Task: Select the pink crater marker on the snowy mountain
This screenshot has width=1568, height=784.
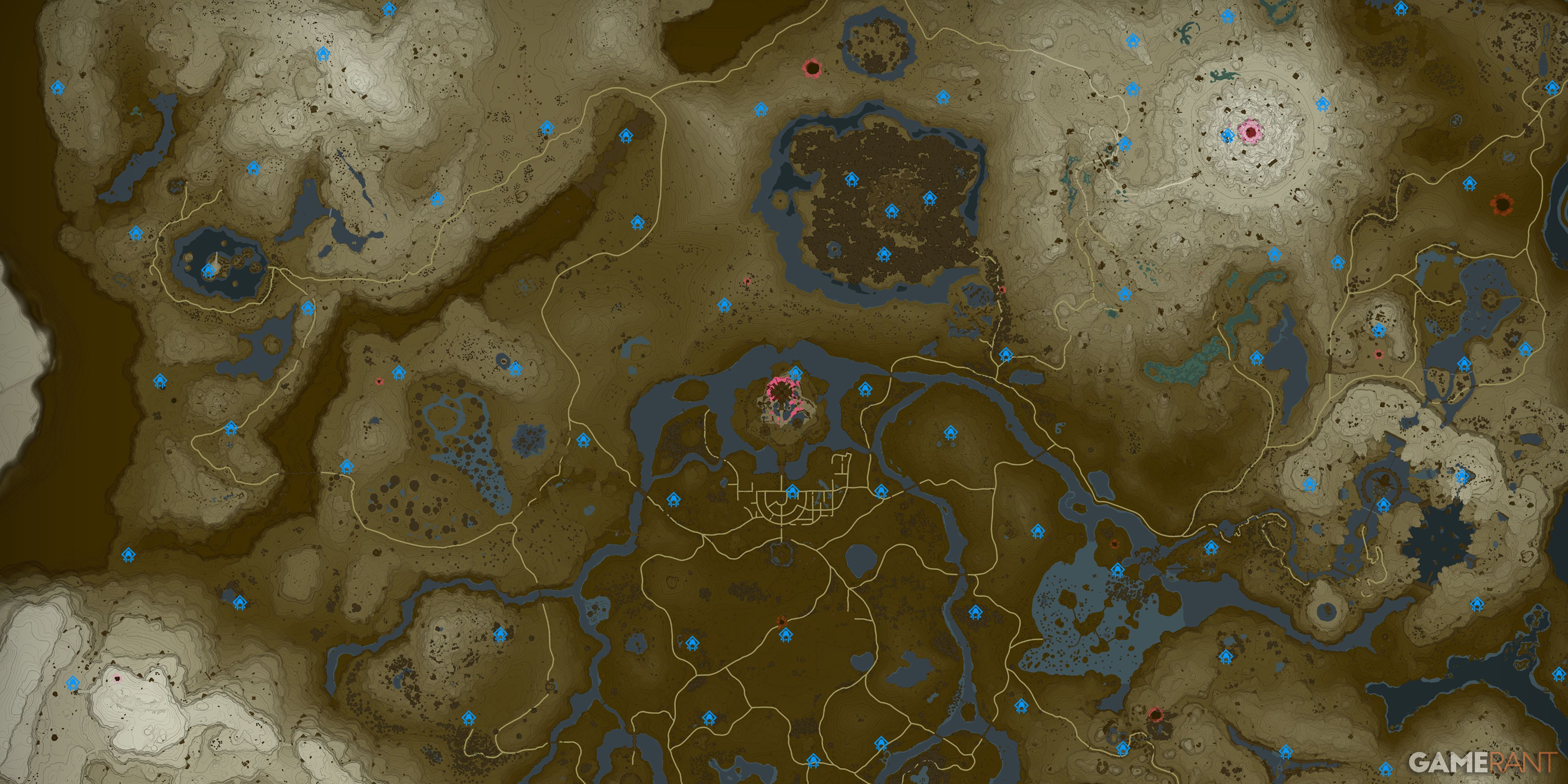Action: coord(1251,131)
